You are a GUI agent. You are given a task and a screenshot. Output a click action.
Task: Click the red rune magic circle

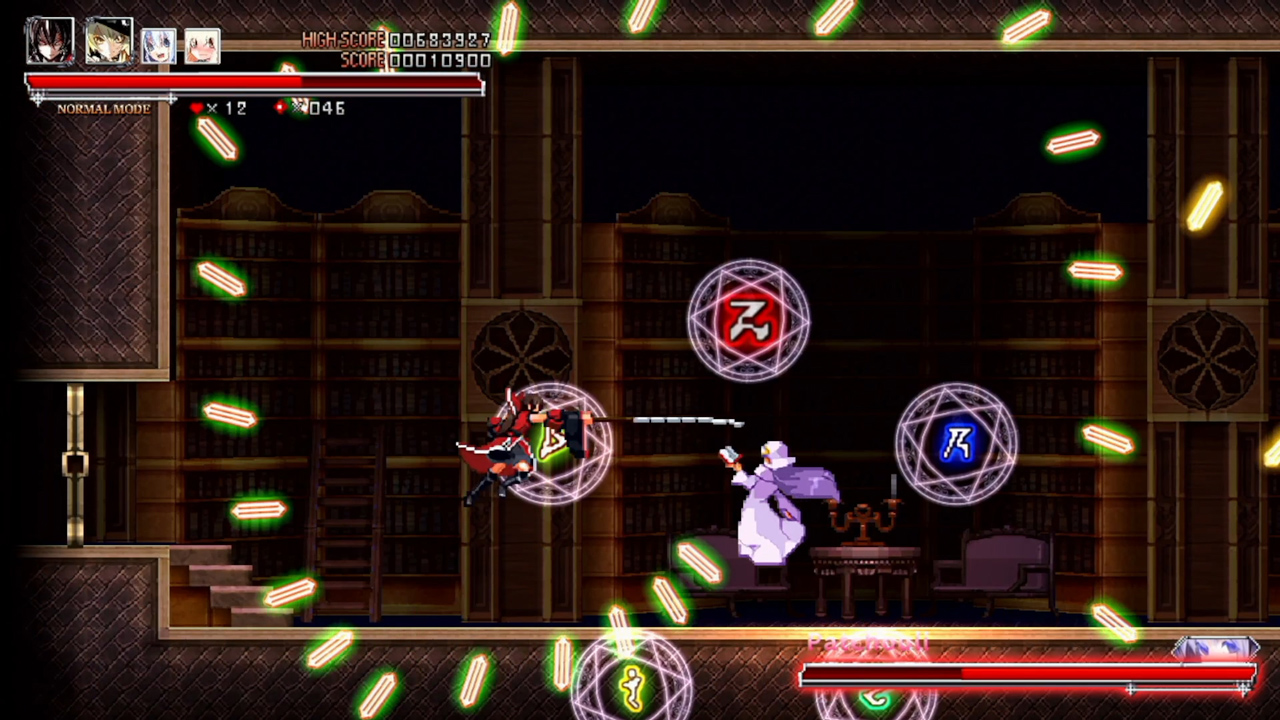point(751,318)
